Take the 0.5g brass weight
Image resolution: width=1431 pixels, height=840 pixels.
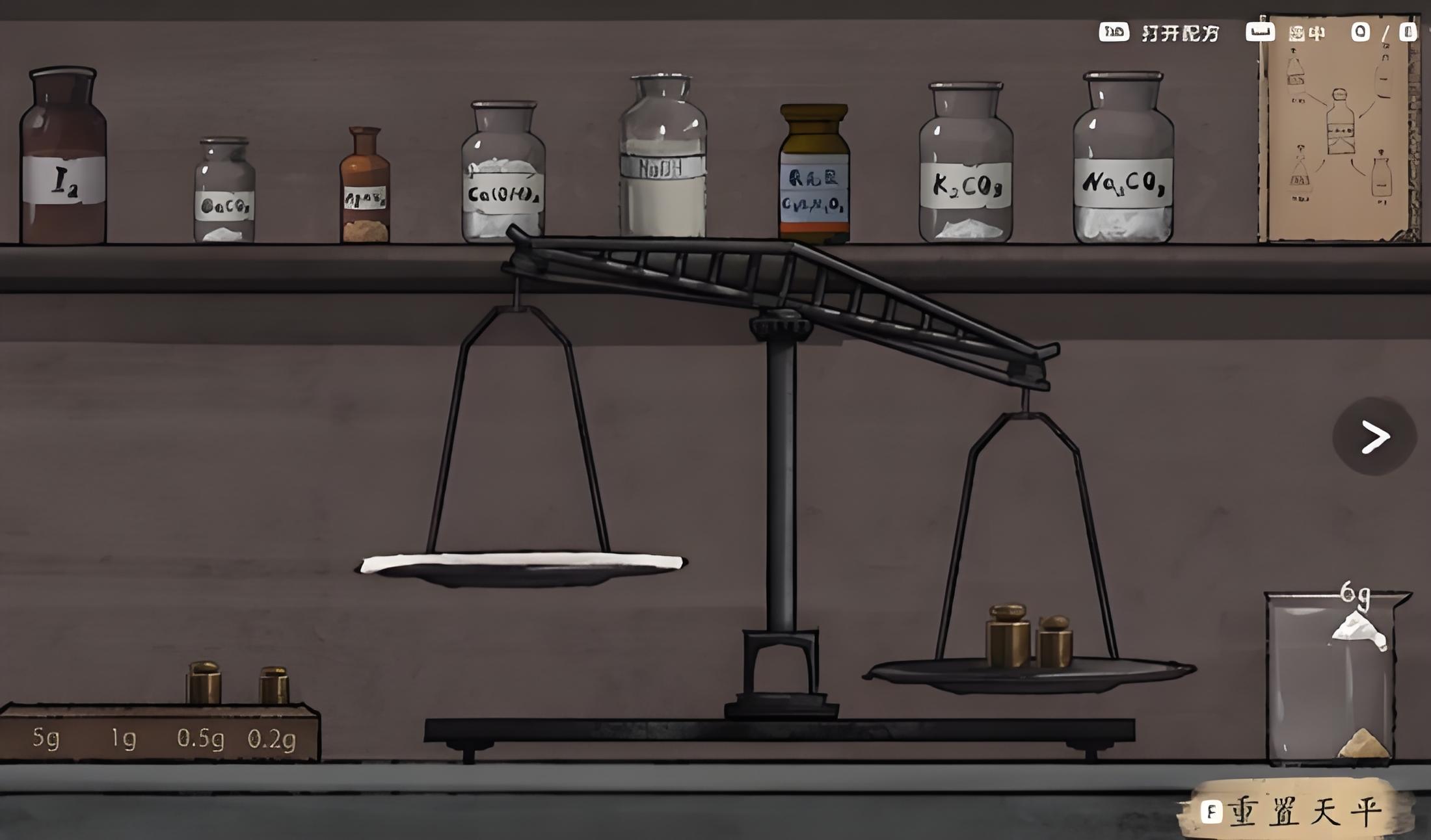204,684
